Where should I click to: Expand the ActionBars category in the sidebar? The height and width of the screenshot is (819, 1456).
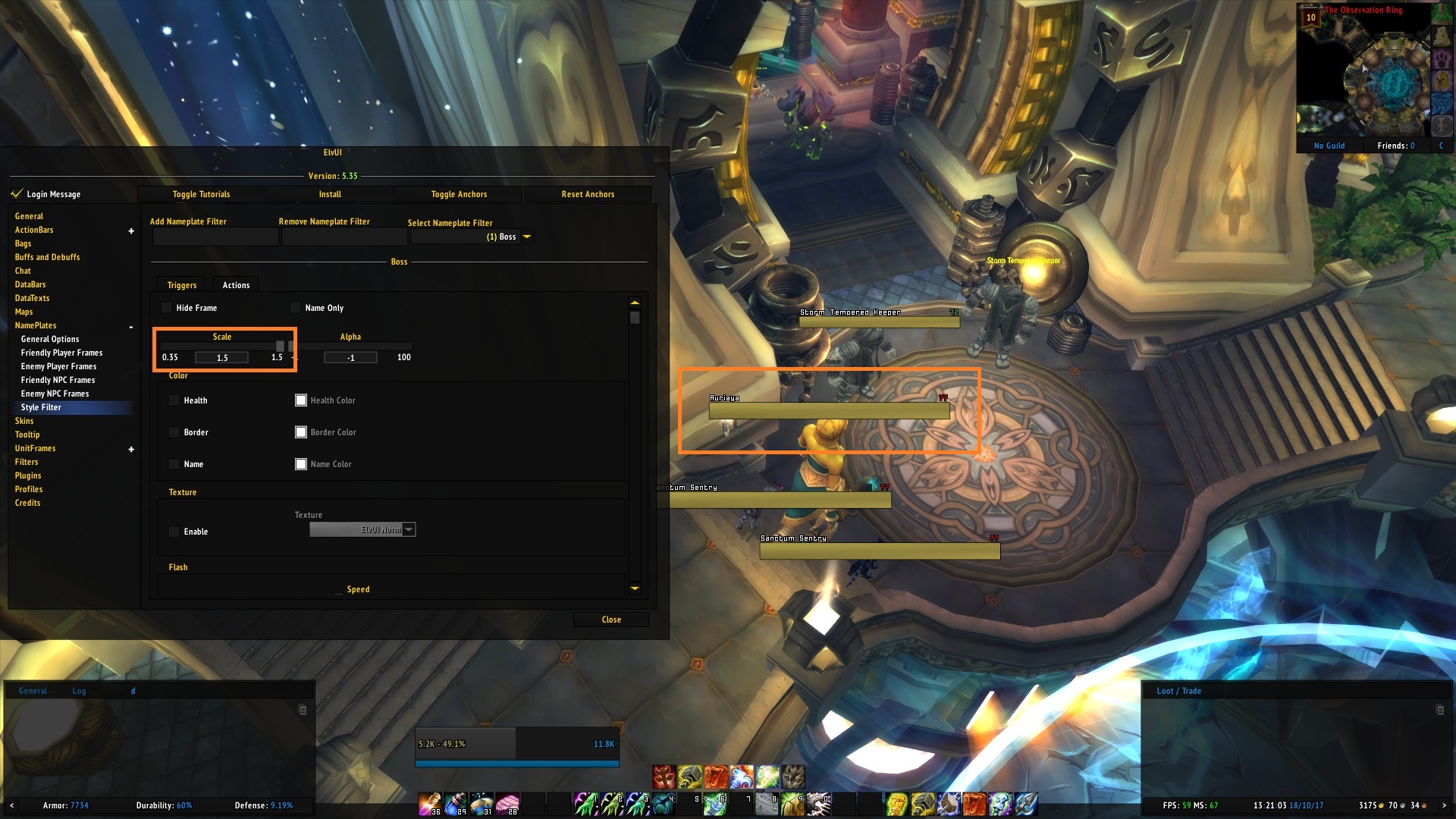[130, 230]
